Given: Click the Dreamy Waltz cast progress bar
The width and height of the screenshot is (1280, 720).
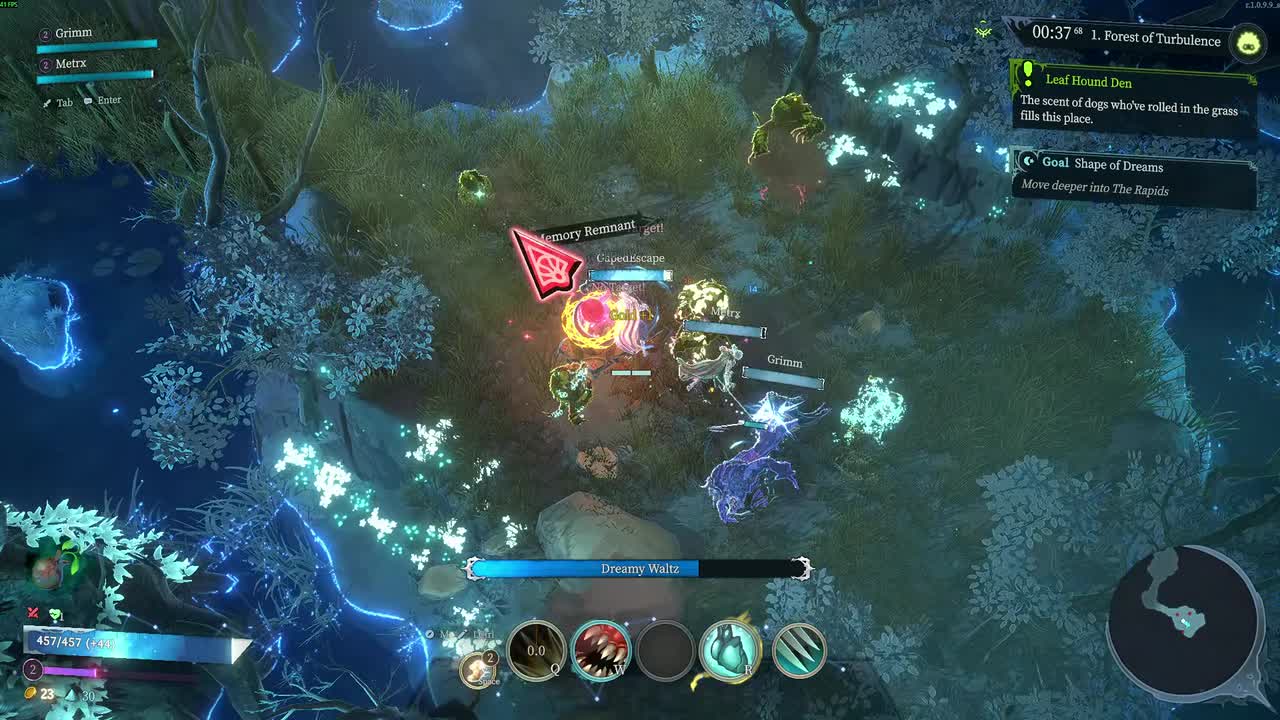Looking at the screenshot, I should click(x=640, y=567).
